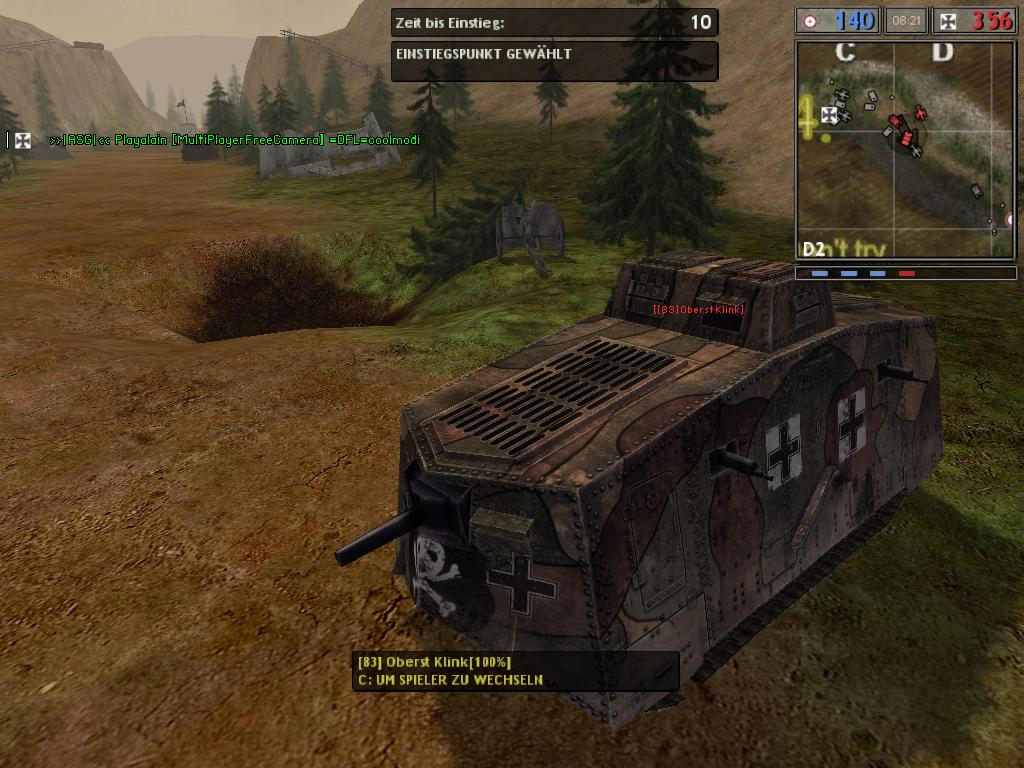
Task: Select the red OberstKlink name tag
Action: (x=698, y=309)
